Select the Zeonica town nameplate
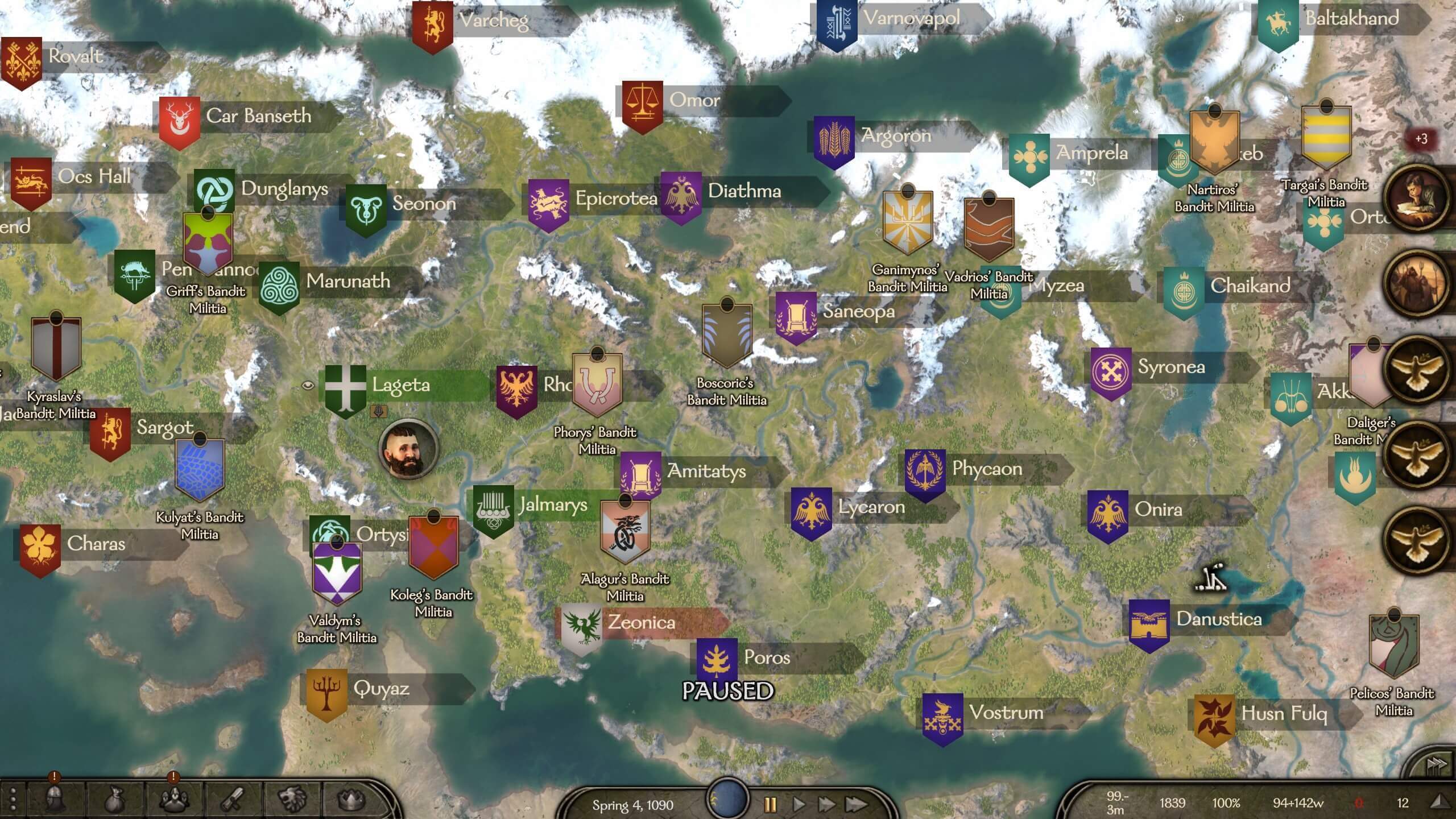Image resolution: width=1456 pixels, height=819 pixels. pos(641,622)
